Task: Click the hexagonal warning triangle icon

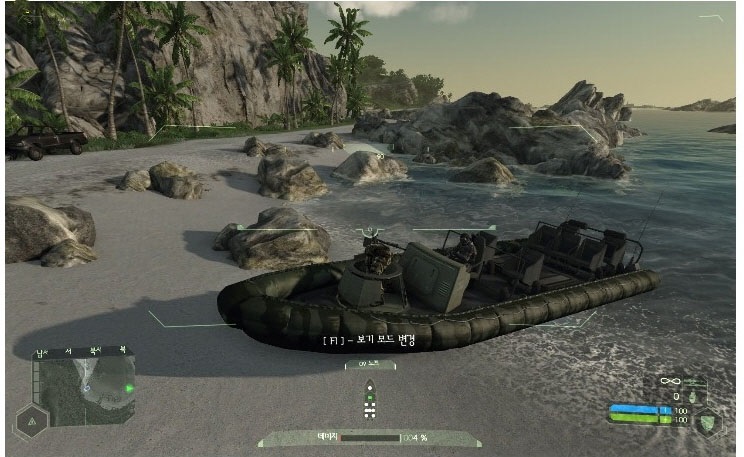Action: [x=30, y=422]
